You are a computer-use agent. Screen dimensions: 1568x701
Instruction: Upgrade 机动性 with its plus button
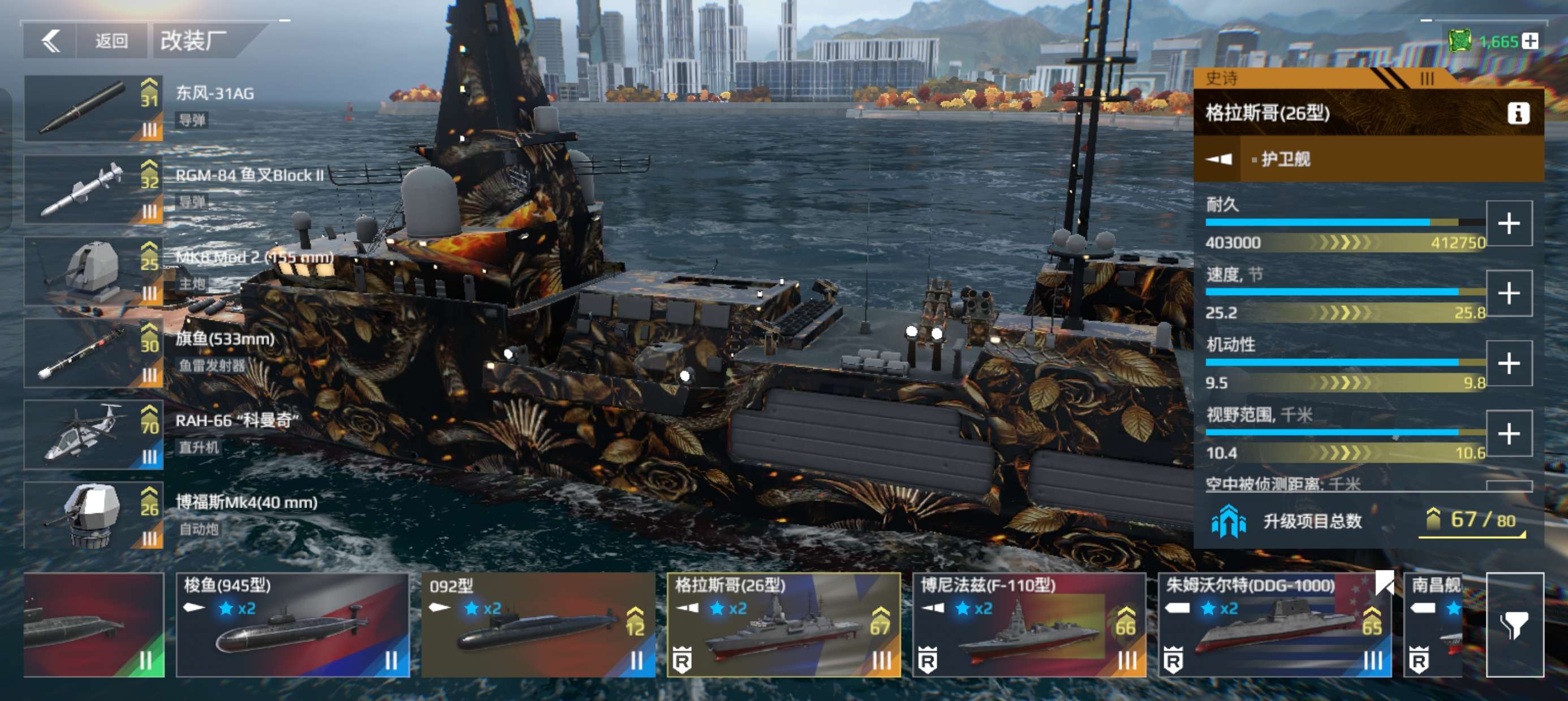pyautogui.click(x=1509, y=364)
